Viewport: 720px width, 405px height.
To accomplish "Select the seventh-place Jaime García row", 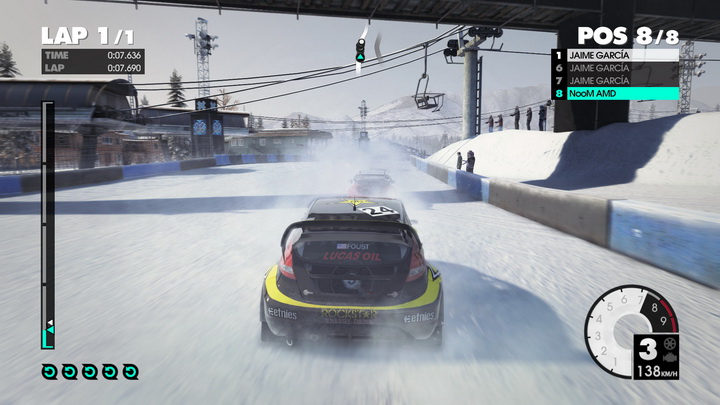I will tap(615, 80).
